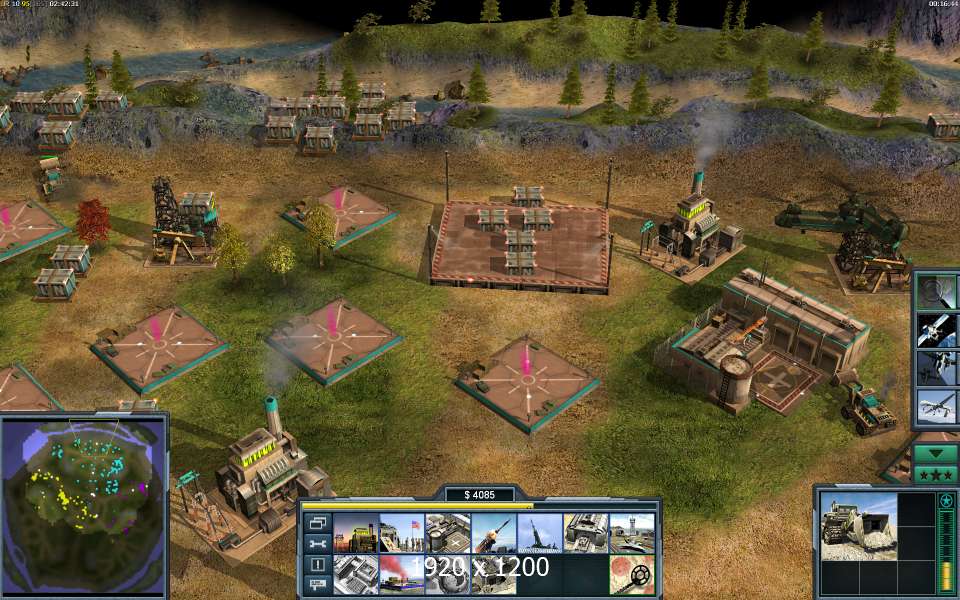Choose the helipad supply center build icon
Viewport: 960px width, 600px height.
(x=448, y=533)
